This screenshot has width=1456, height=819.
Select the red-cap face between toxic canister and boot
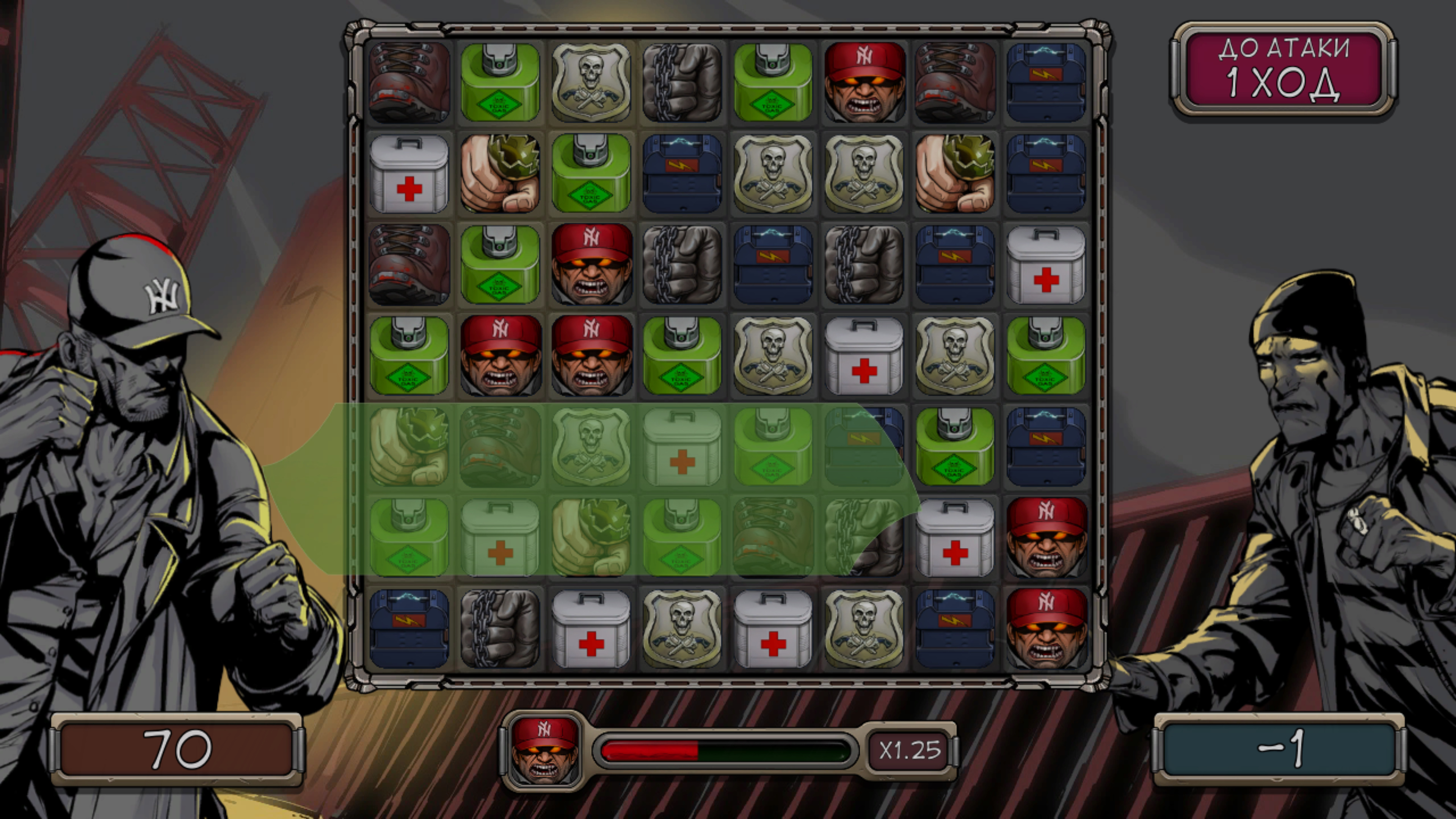tap(864, 82)
